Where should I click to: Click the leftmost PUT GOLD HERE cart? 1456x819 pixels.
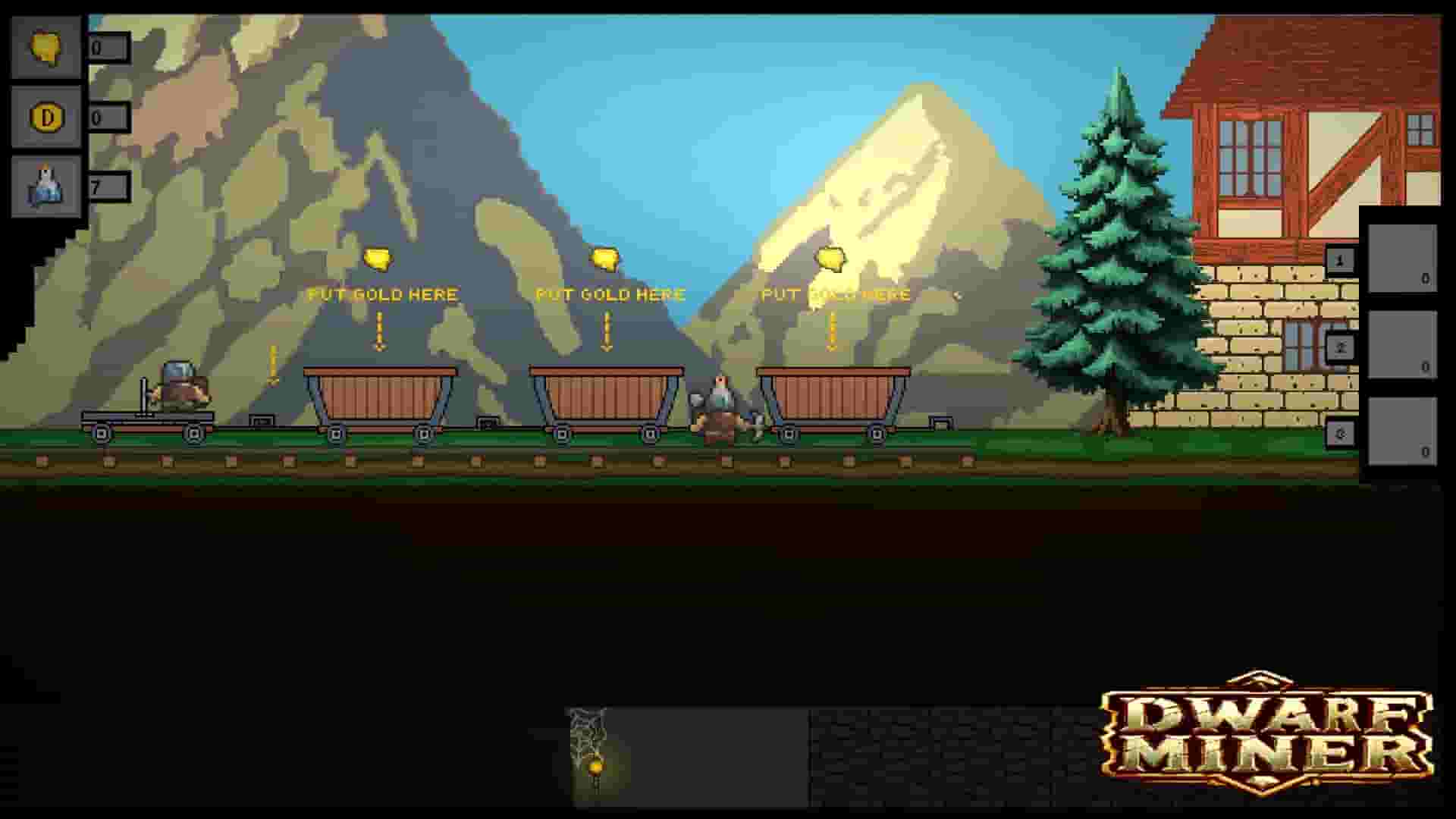pos(377,394)
